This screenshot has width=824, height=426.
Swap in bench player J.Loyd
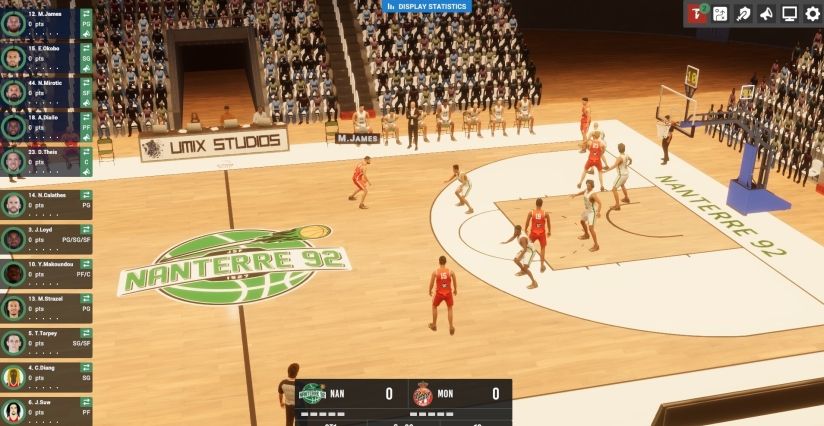[x=86, y=230]
